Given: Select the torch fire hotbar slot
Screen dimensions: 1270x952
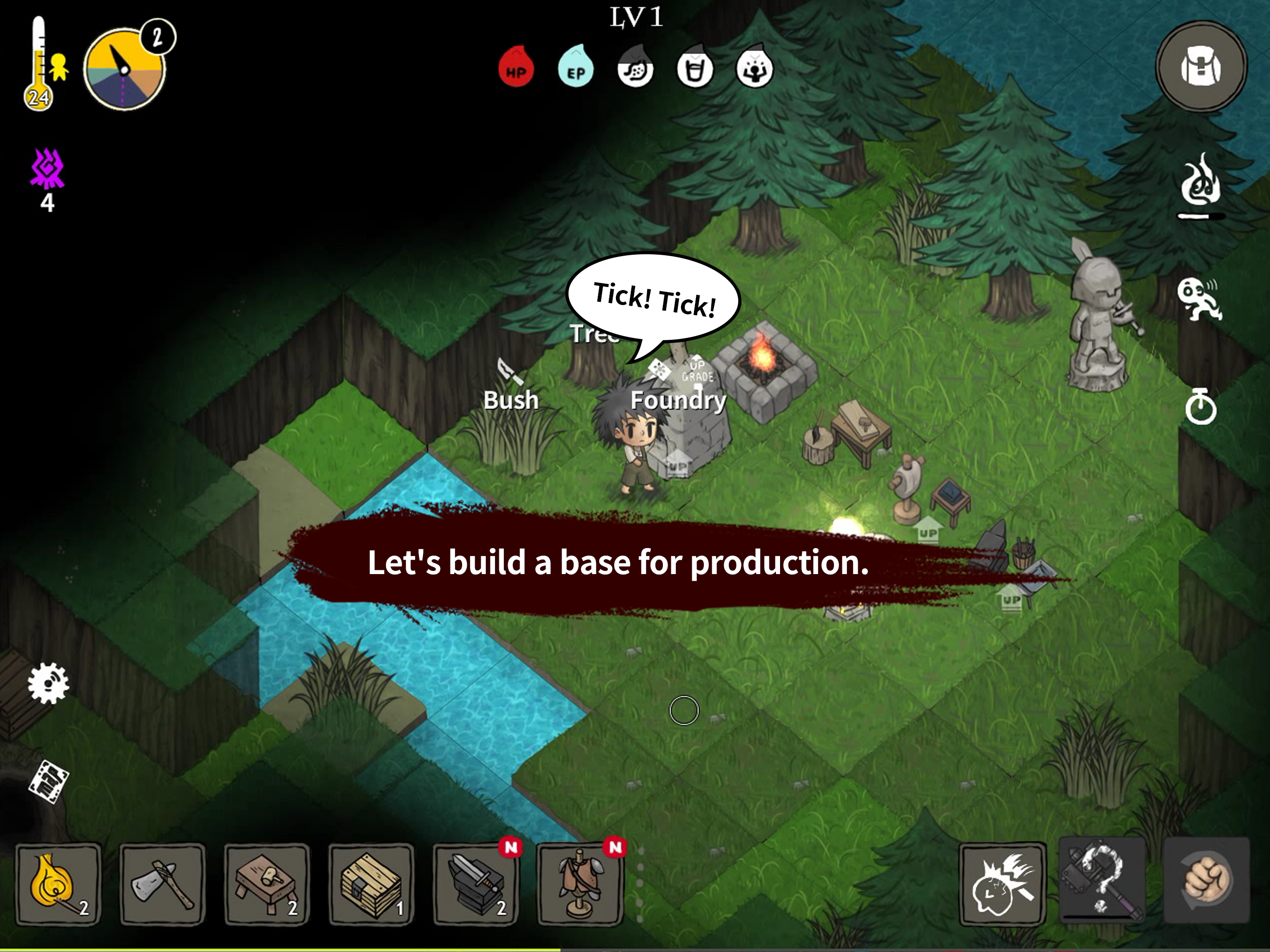Looking at the screenshot, I should coord(58,884).
